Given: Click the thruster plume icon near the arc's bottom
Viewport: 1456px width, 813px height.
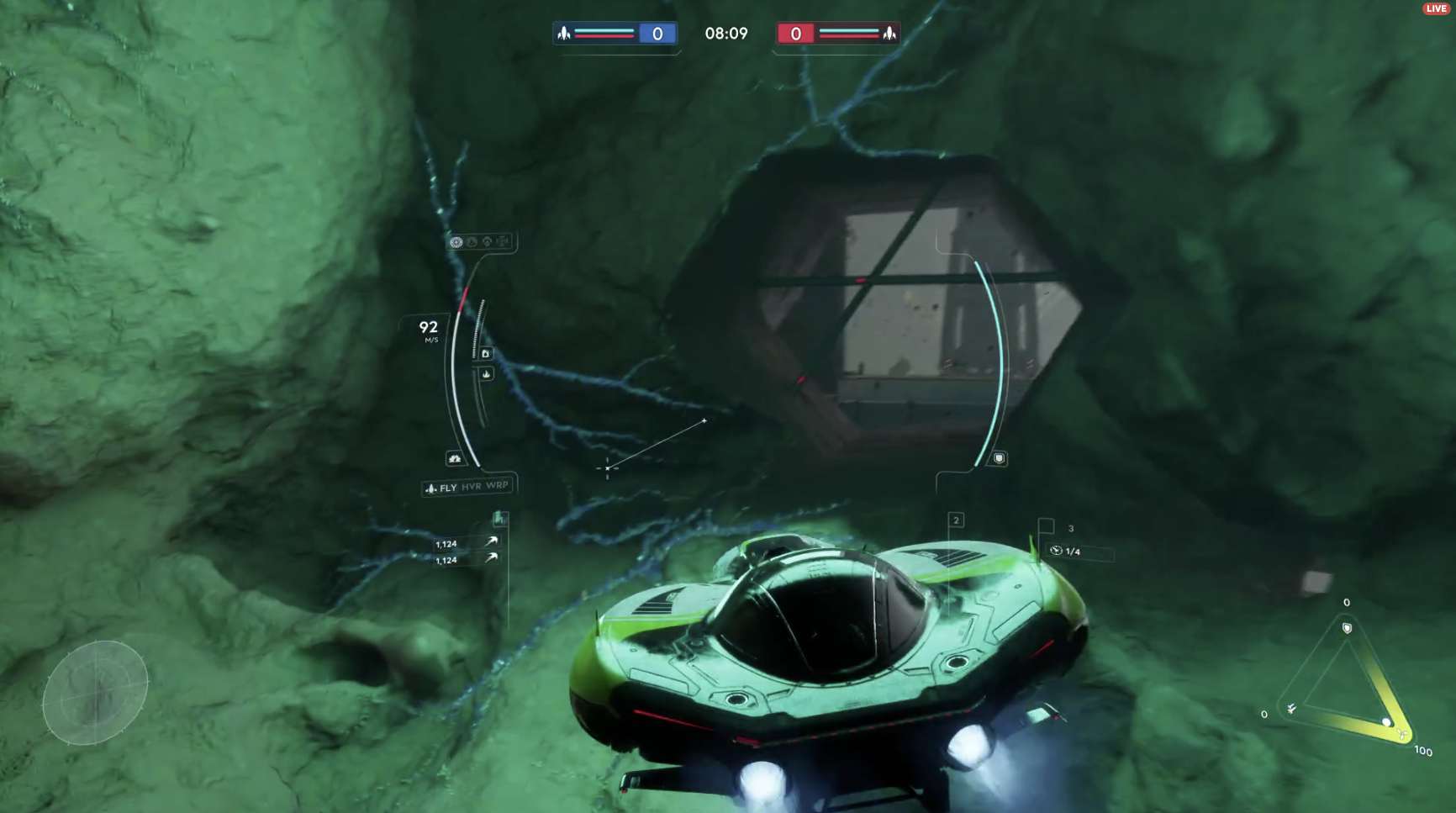Looking at the screenshot, I should (454, 457).
